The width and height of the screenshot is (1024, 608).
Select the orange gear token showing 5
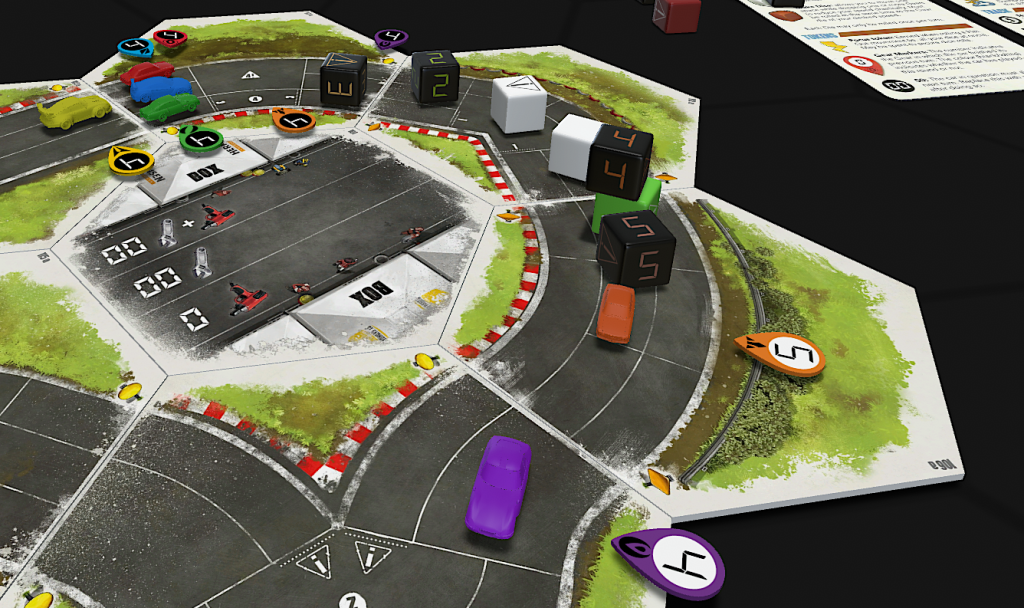coord(781,352)
